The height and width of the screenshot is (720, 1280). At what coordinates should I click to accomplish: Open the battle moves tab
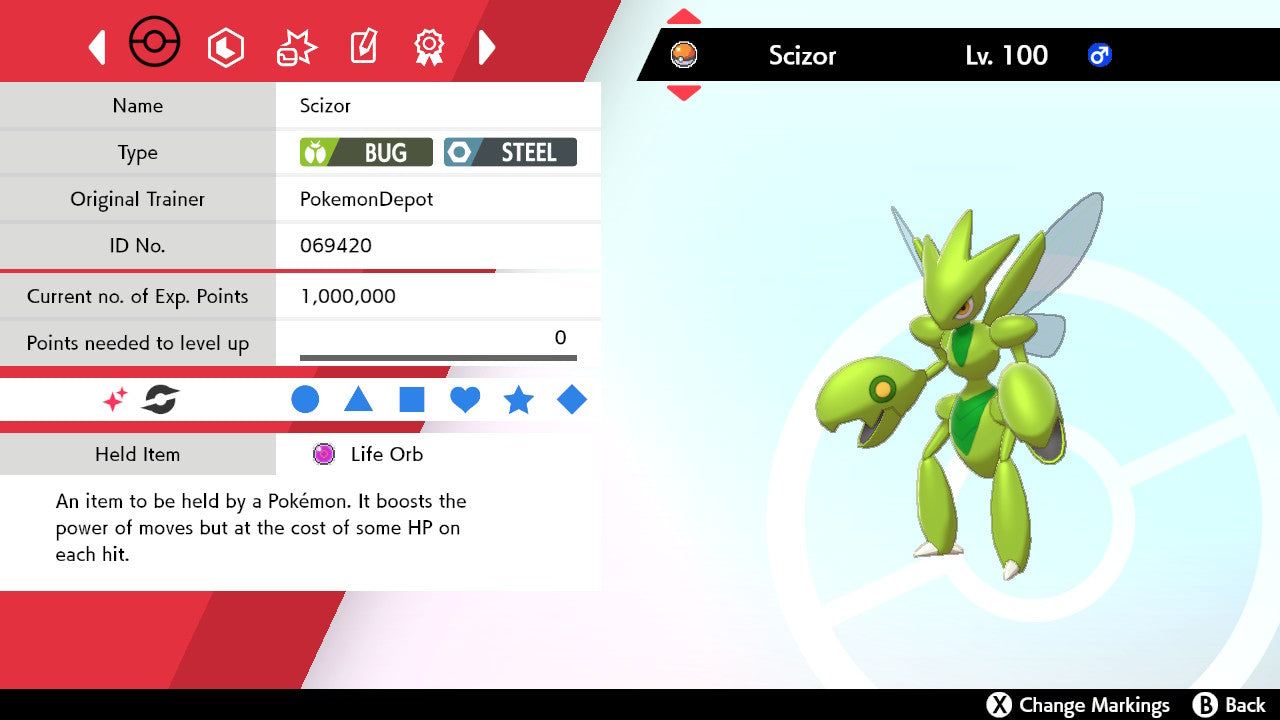[296, 47]
